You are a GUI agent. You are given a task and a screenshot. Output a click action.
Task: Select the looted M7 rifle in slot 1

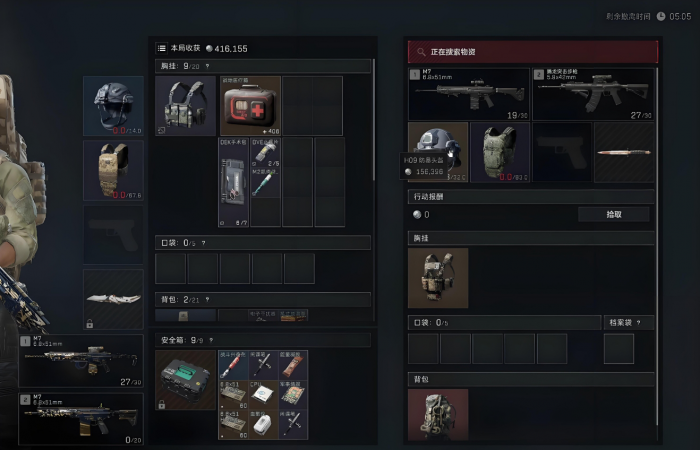(x=468, y=93)
